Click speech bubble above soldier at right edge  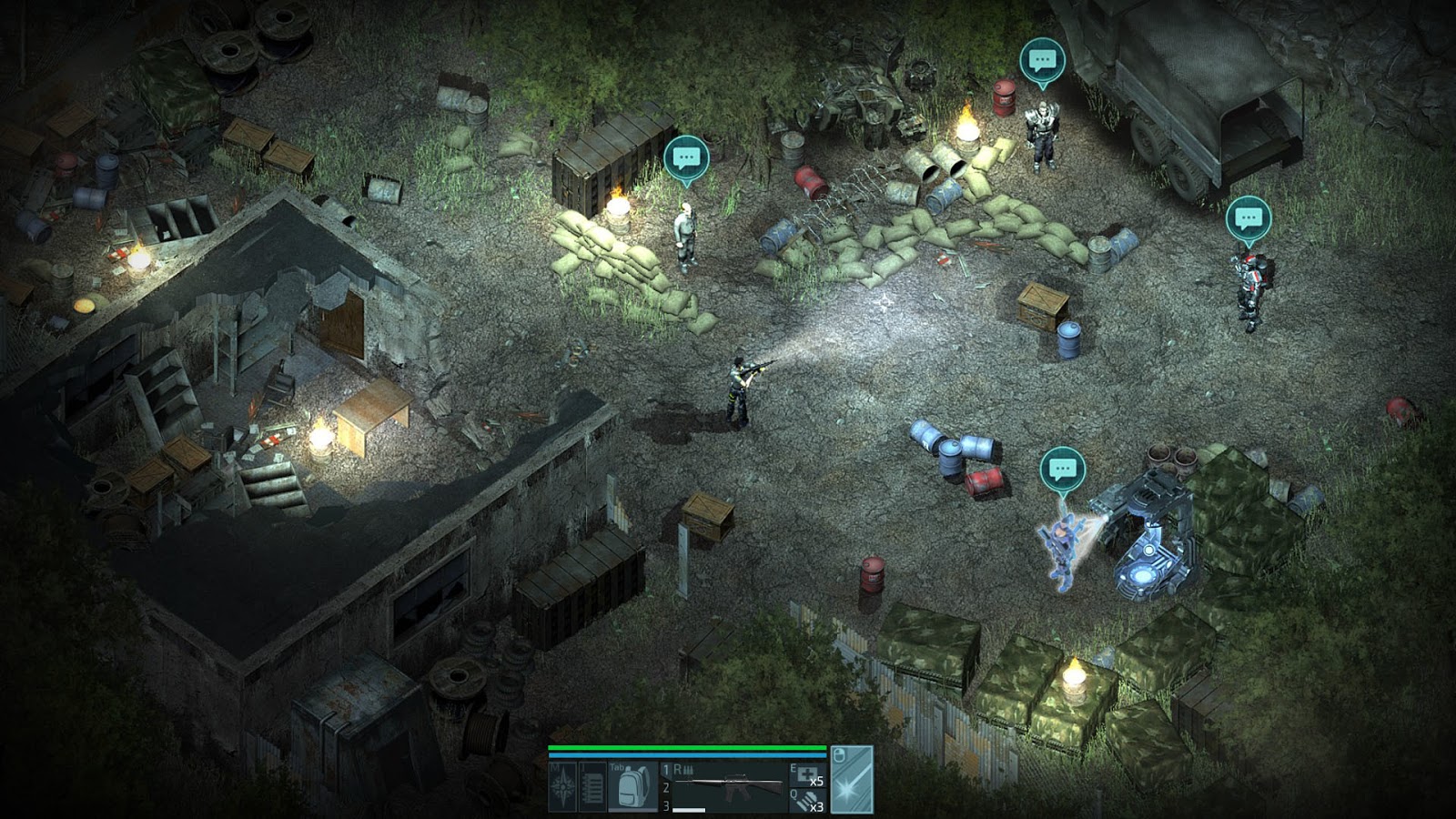pos(1249,217)
